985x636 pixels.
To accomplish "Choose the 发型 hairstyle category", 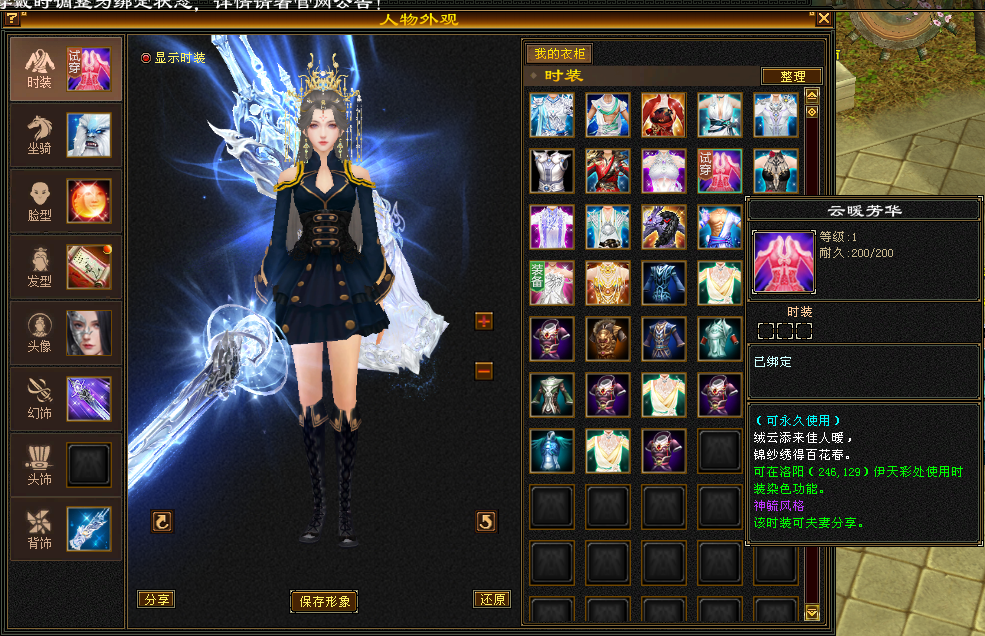I will coord(66,267).
